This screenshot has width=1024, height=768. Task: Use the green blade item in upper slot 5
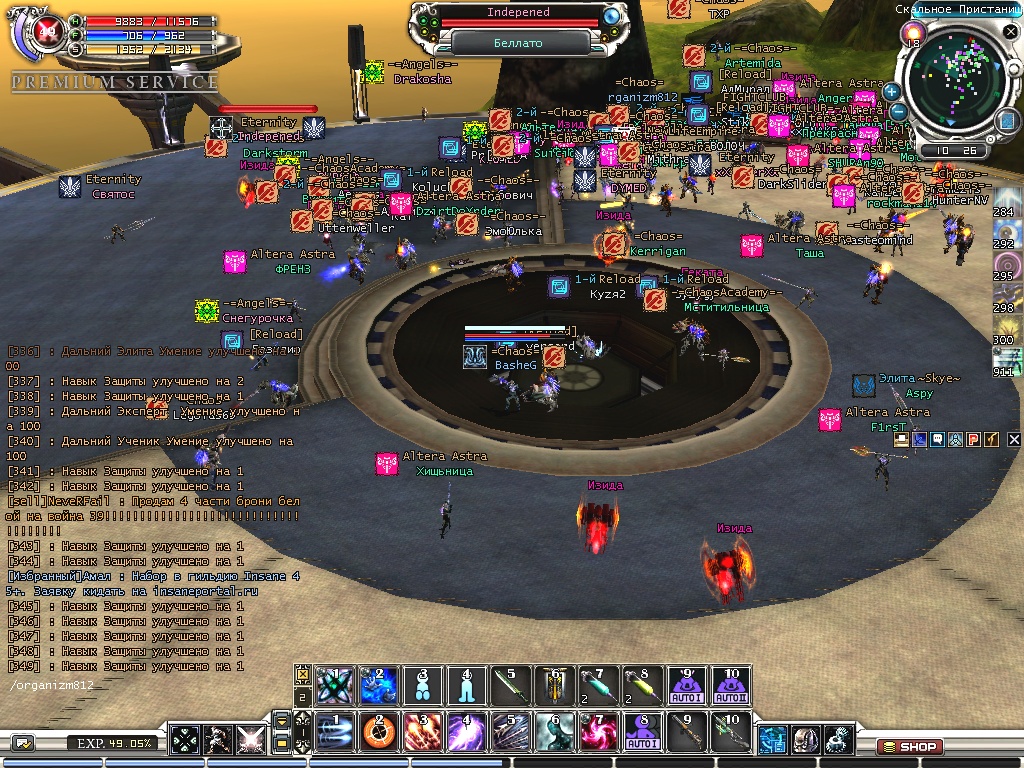point(510,685)
